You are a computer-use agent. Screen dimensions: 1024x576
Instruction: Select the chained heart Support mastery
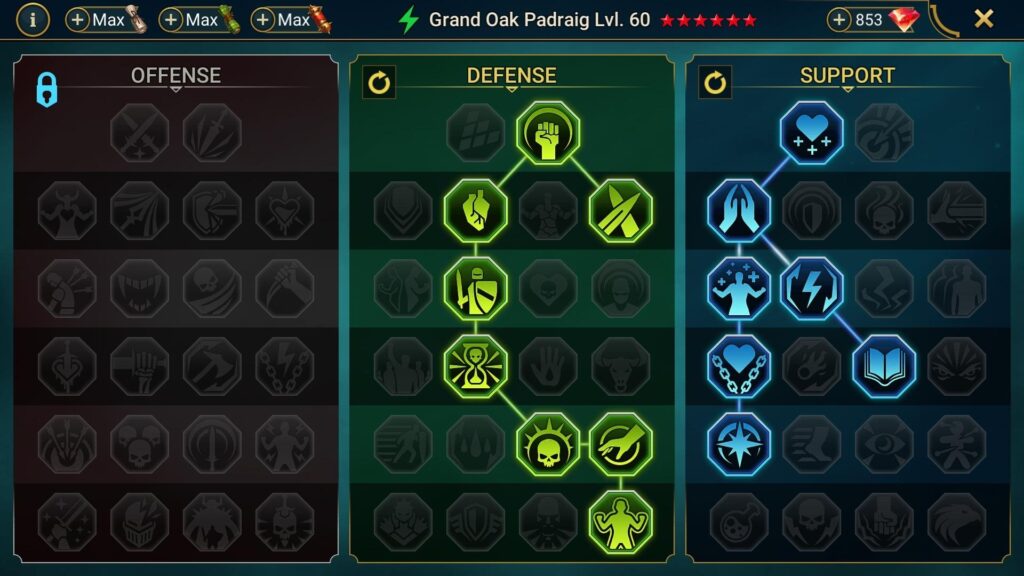pyautogui.click(x=739, y=366)
